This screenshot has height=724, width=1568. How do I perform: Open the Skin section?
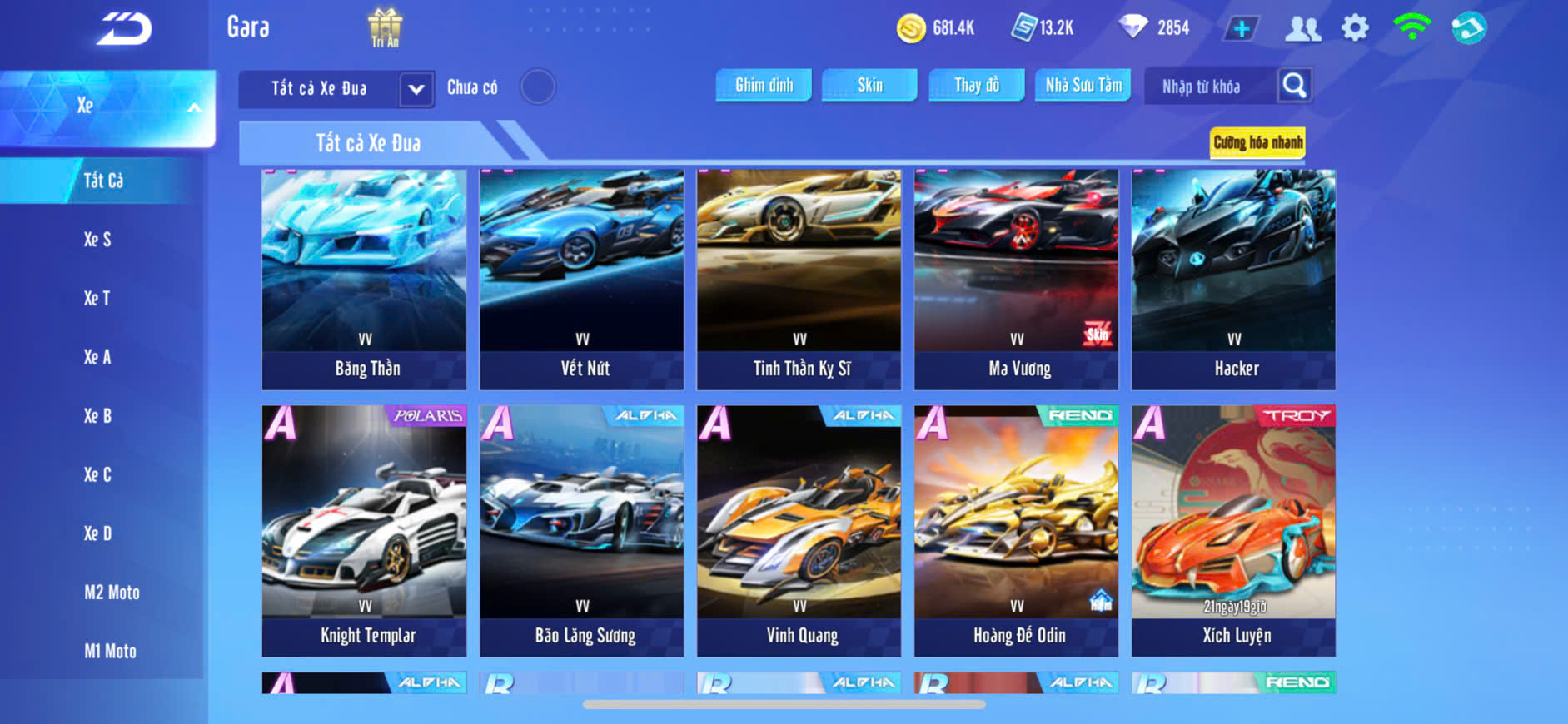(869, 85)
